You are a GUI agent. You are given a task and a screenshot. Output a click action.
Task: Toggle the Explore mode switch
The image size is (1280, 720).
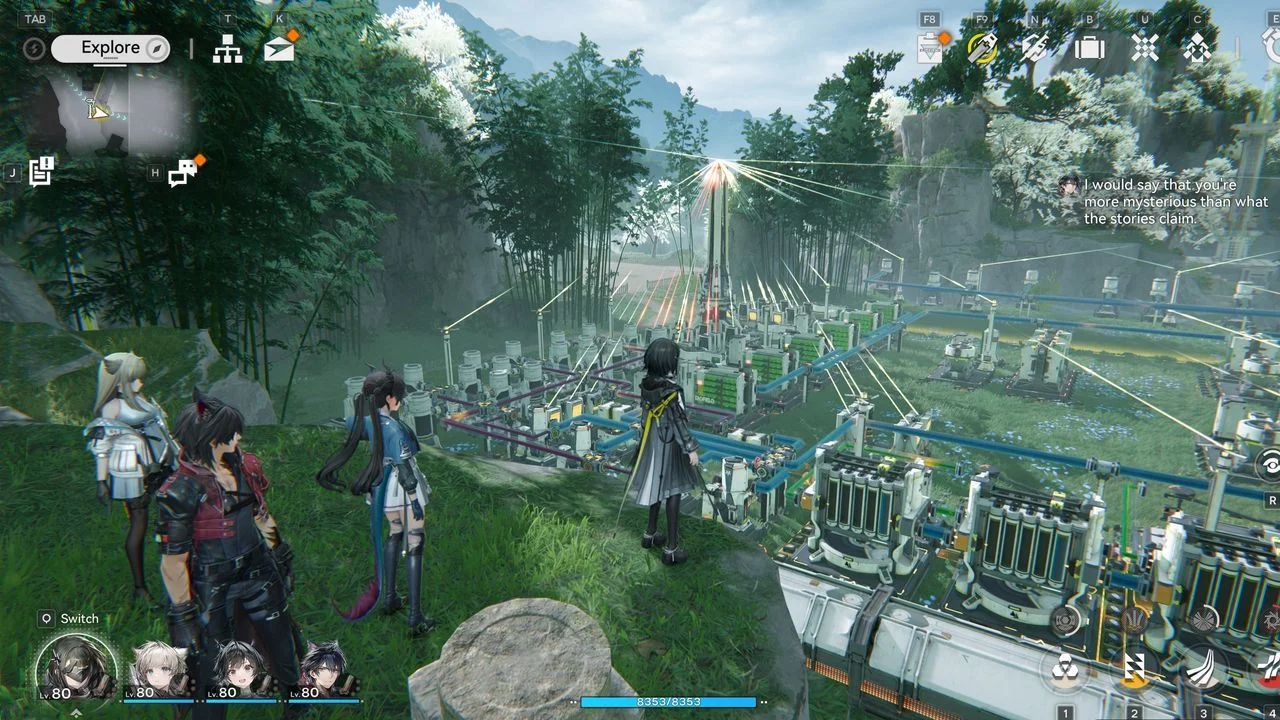pyautogui.click(x=111, y=48)
